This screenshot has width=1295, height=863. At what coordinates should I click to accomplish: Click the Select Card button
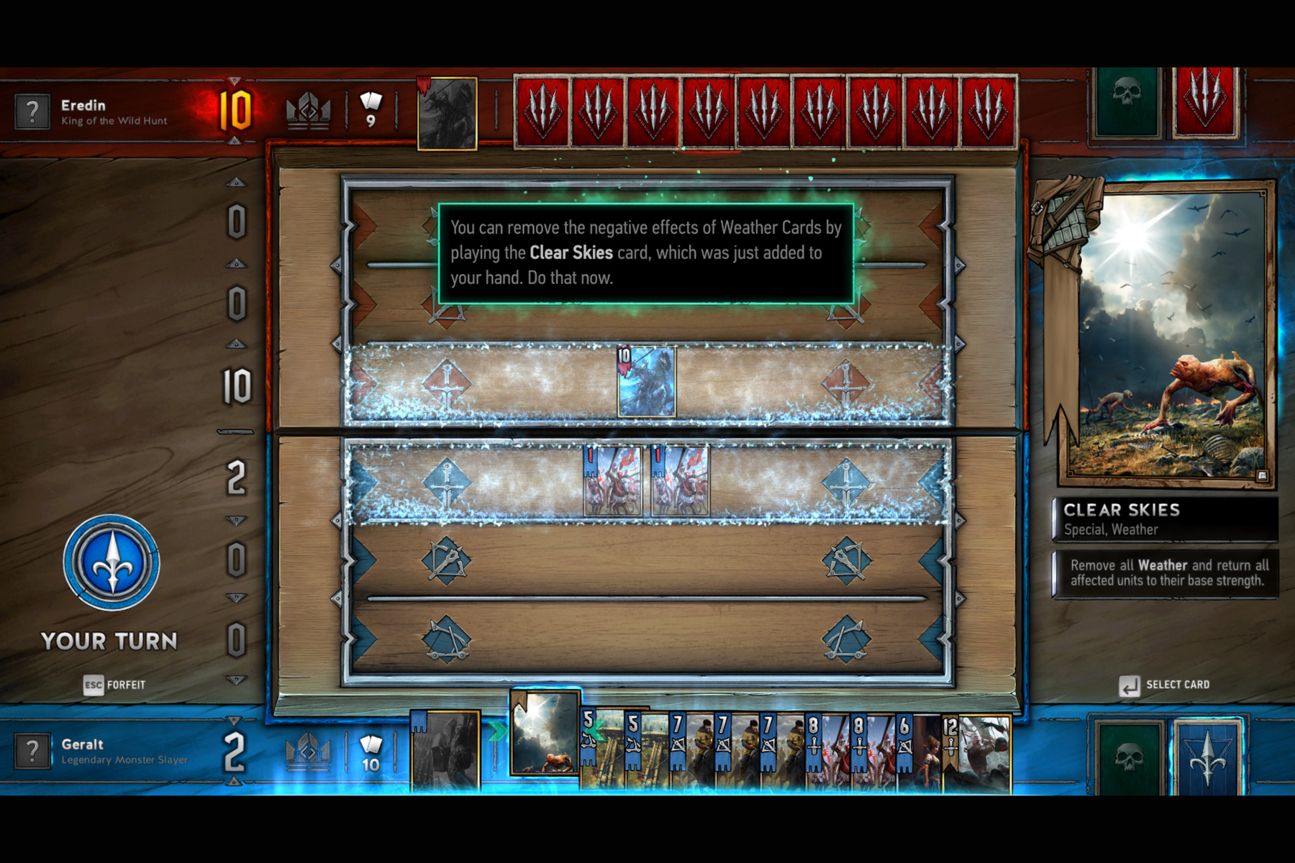(x=1165, y=685)
